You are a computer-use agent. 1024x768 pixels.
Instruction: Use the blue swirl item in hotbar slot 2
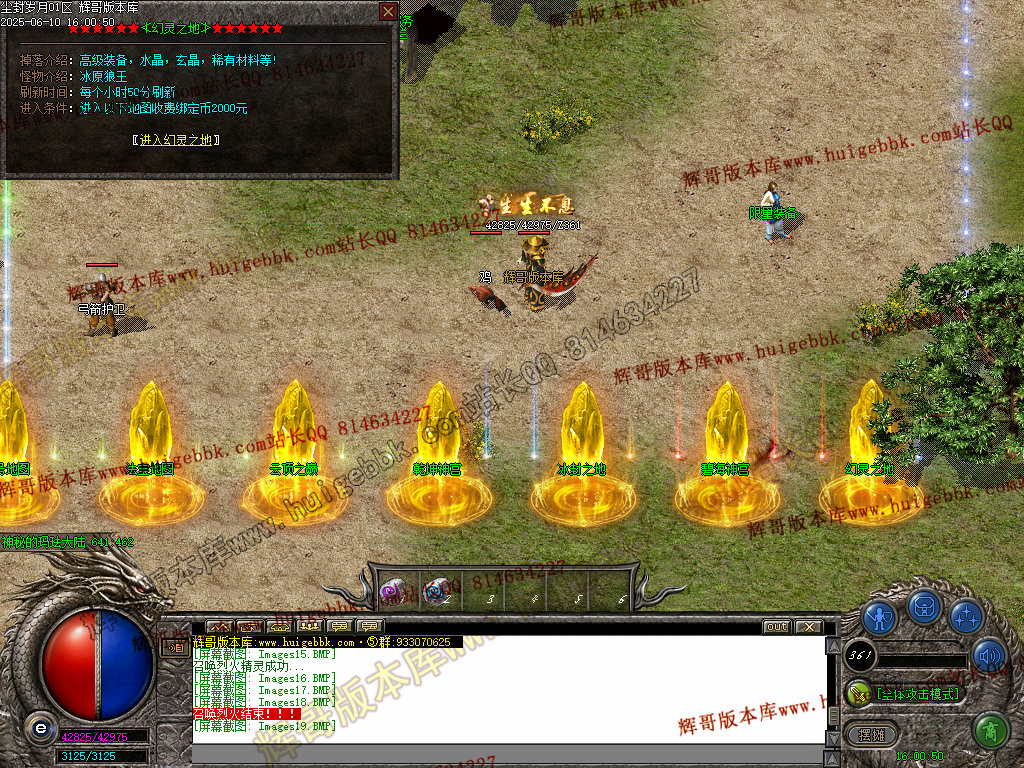pyautogui.click(x=436, y=591)
